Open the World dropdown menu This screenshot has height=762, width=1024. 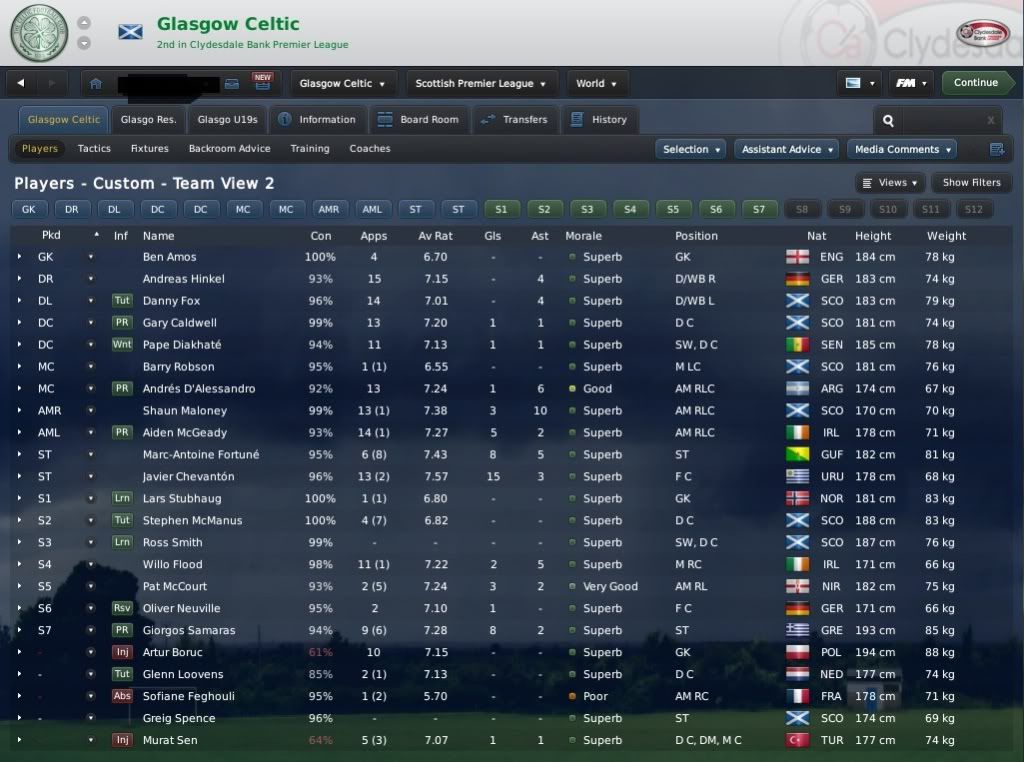(597, 84)
